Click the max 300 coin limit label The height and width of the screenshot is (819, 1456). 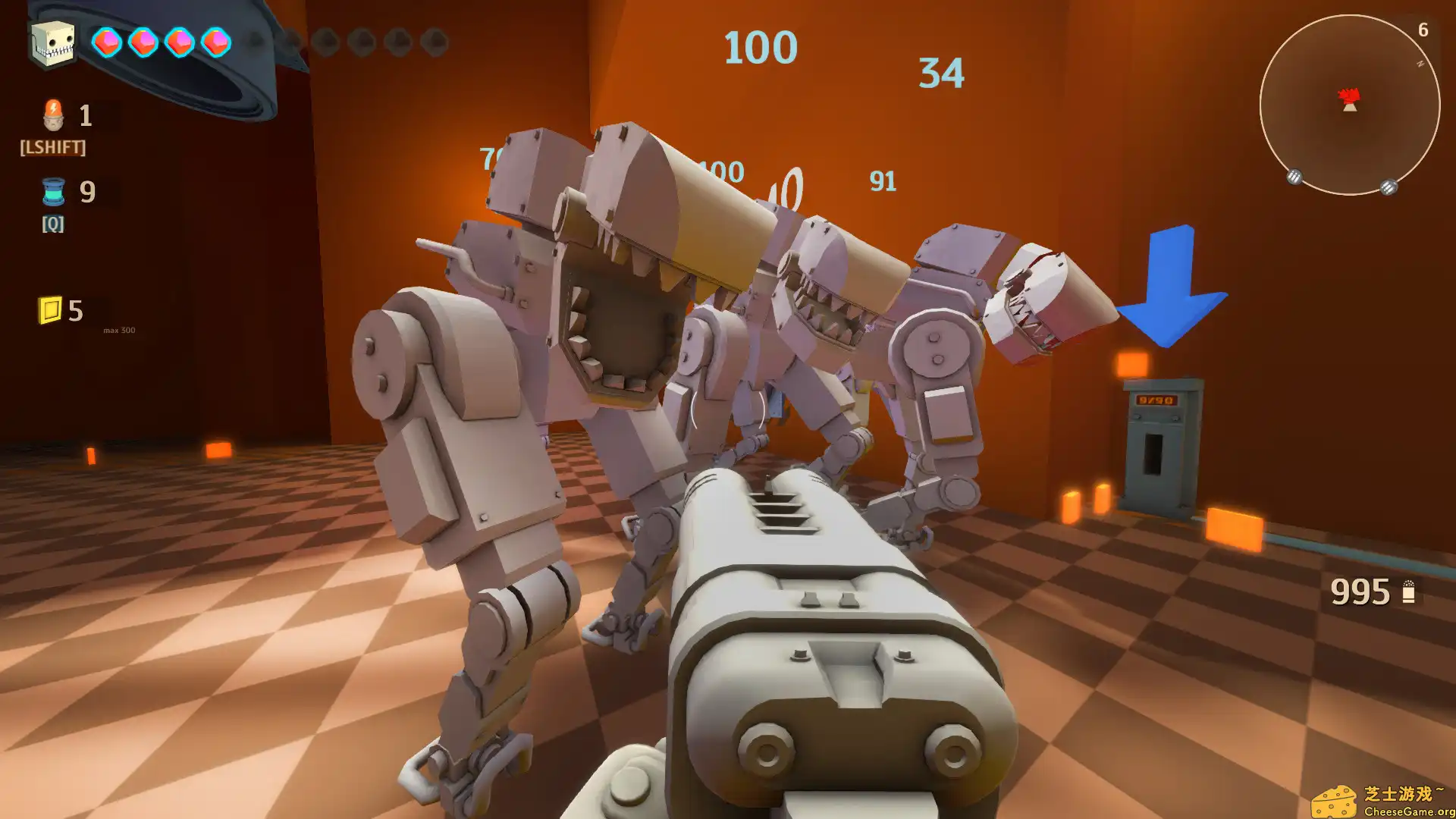click(x=118, y=331)
